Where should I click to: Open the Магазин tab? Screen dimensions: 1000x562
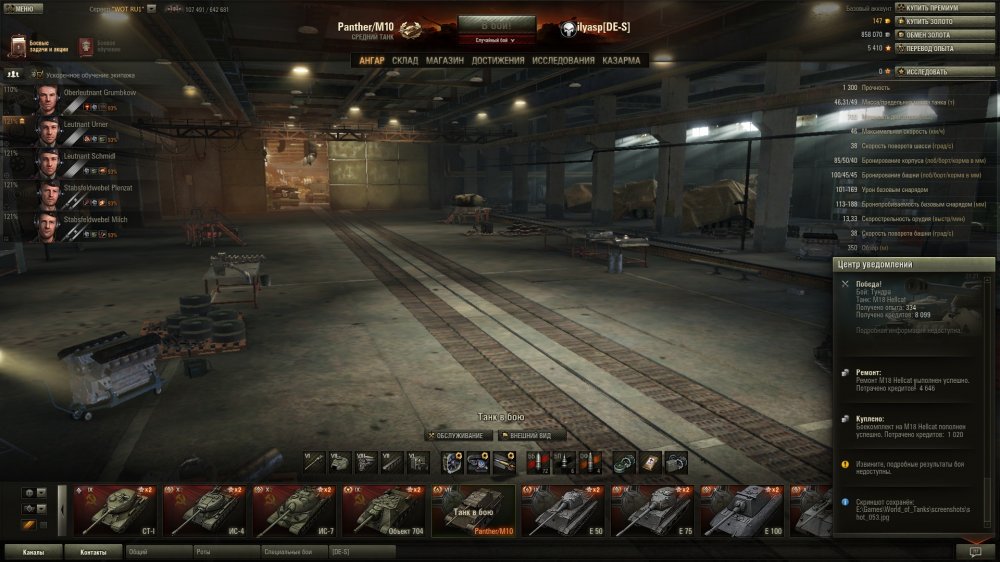click(444, 60)
